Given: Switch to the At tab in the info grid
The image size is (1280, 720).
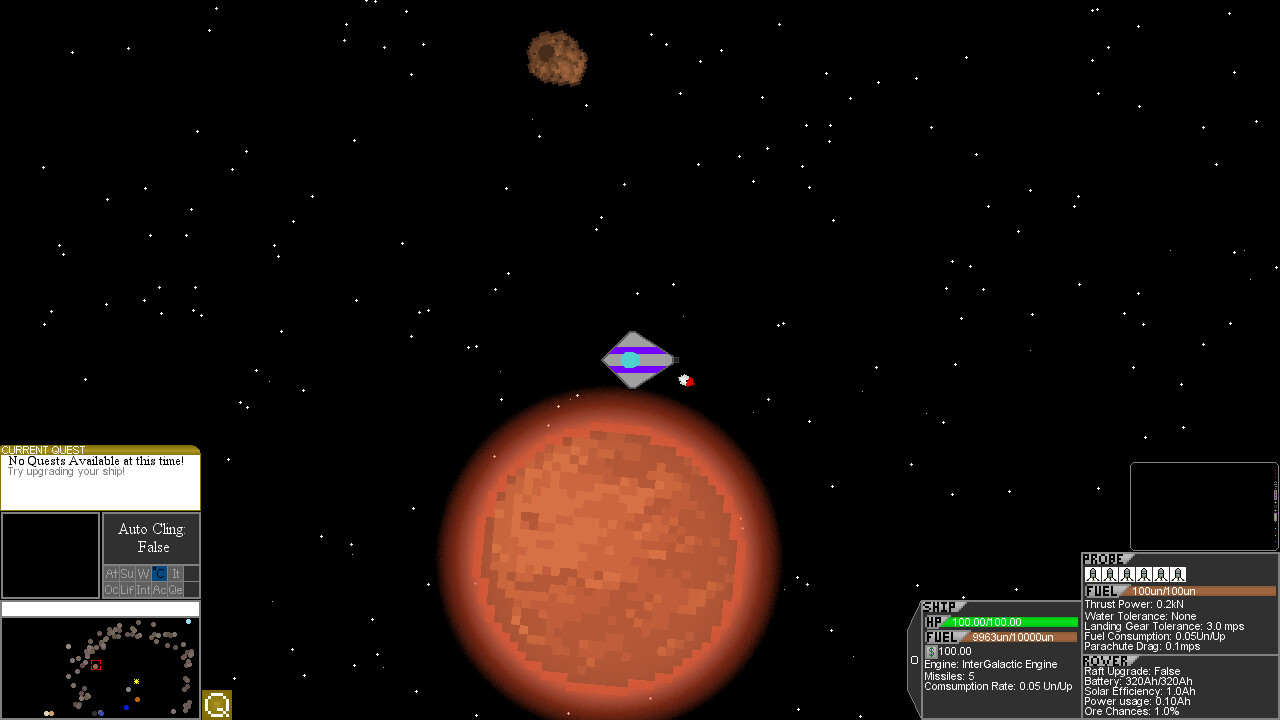Looking at the screenshot, I should [112, 573].
